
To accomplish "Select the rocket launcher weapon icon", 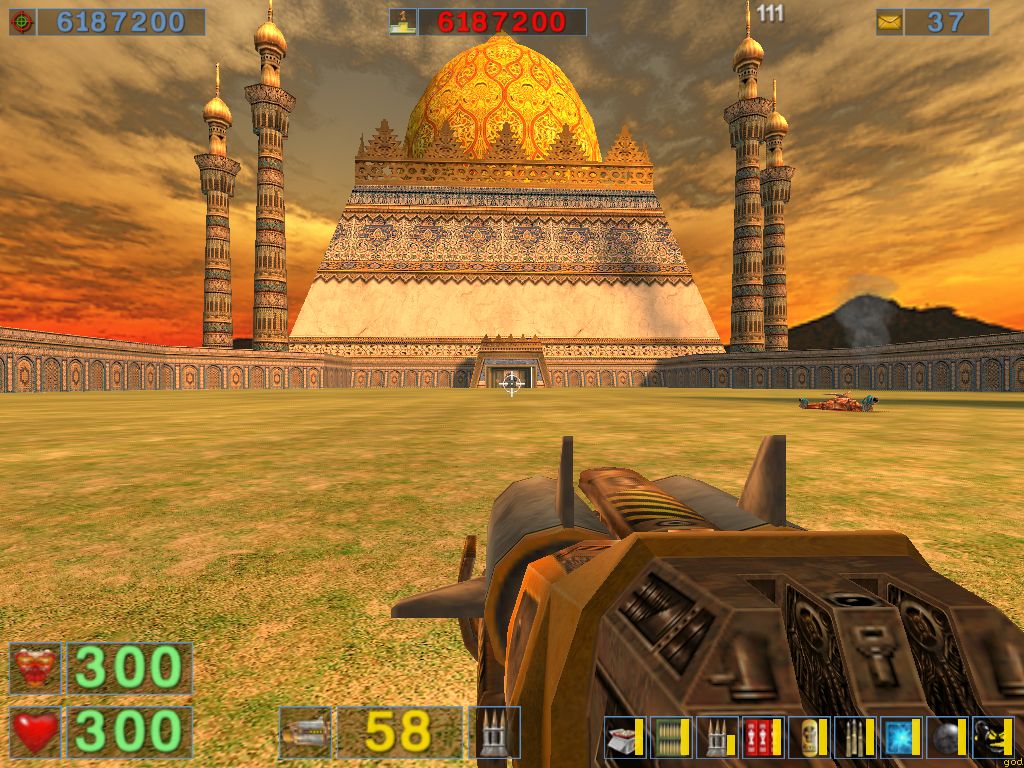I will (304, 732).
